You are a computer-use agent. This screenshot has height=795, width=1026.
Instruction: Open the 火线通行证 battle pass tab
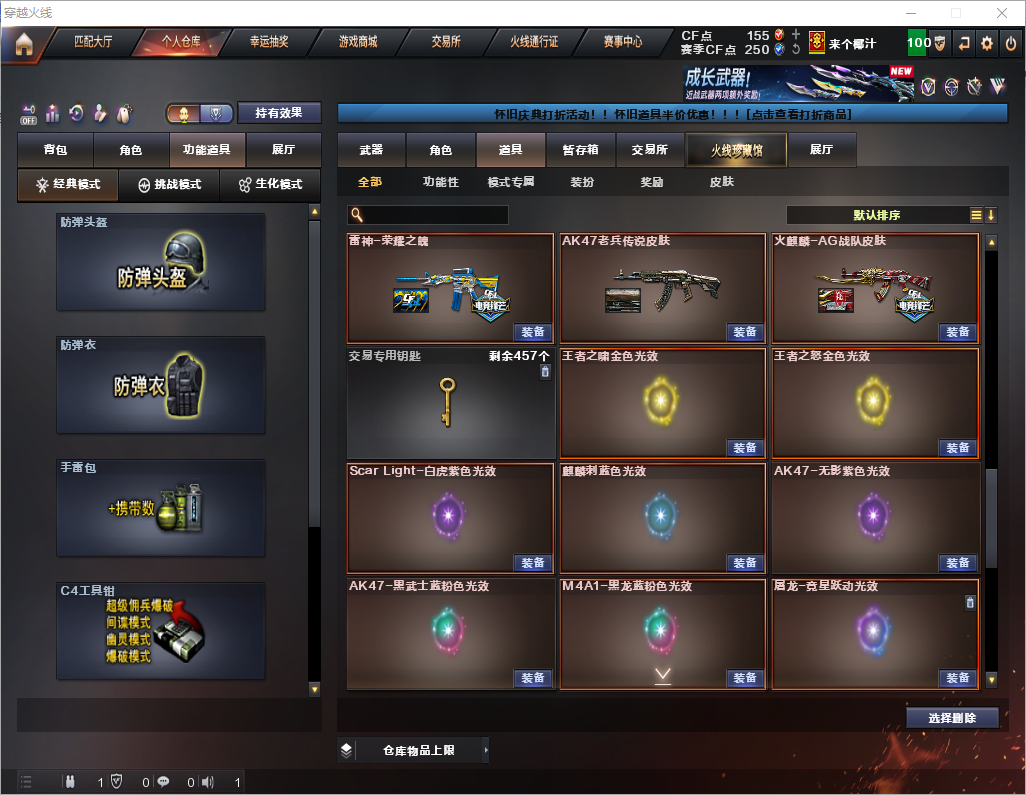pyautogui.click(x=534, y=43)
